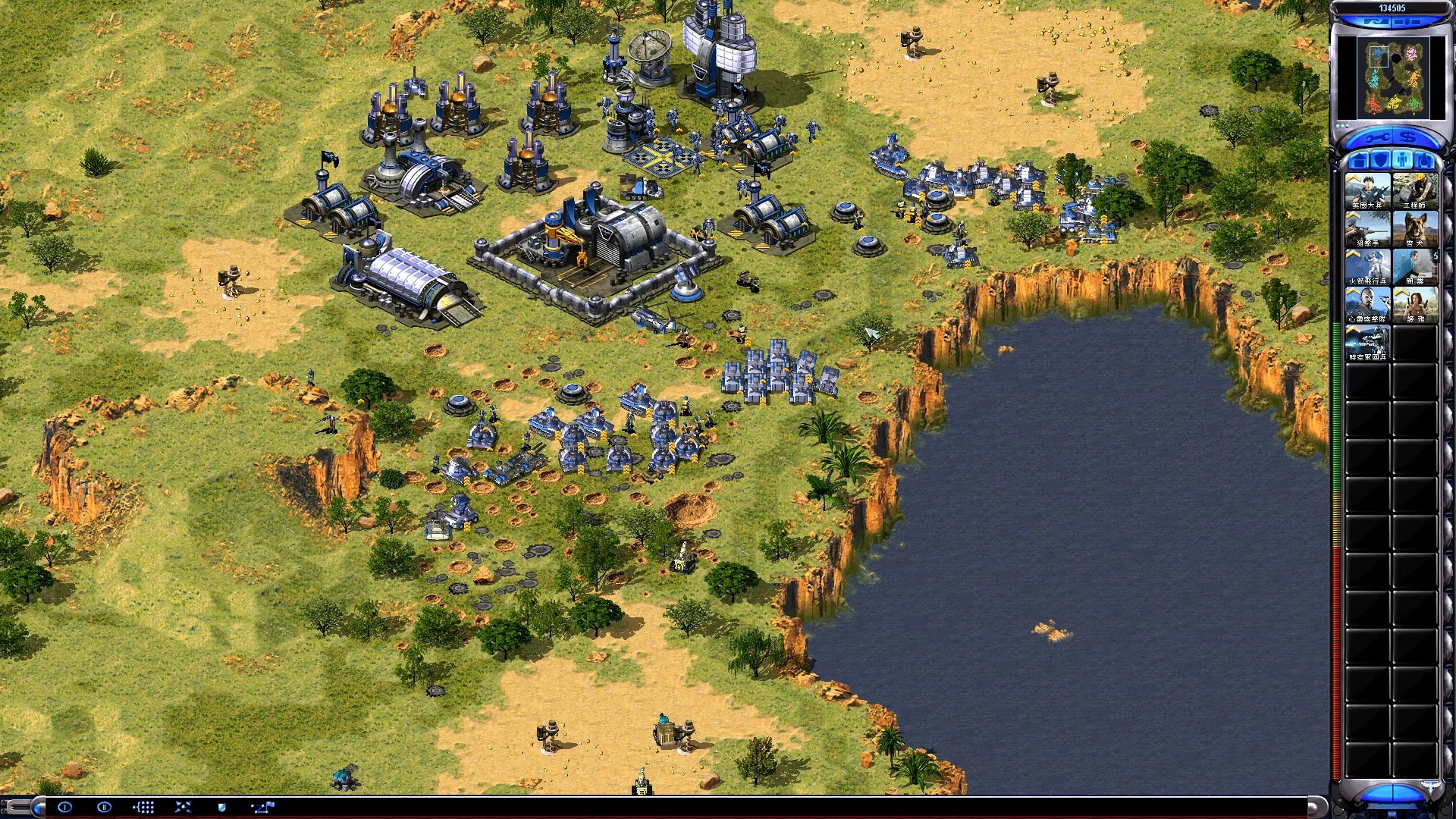Select control group II button
The width and height of the screenshot is (1456, 819).
[104, 807]
